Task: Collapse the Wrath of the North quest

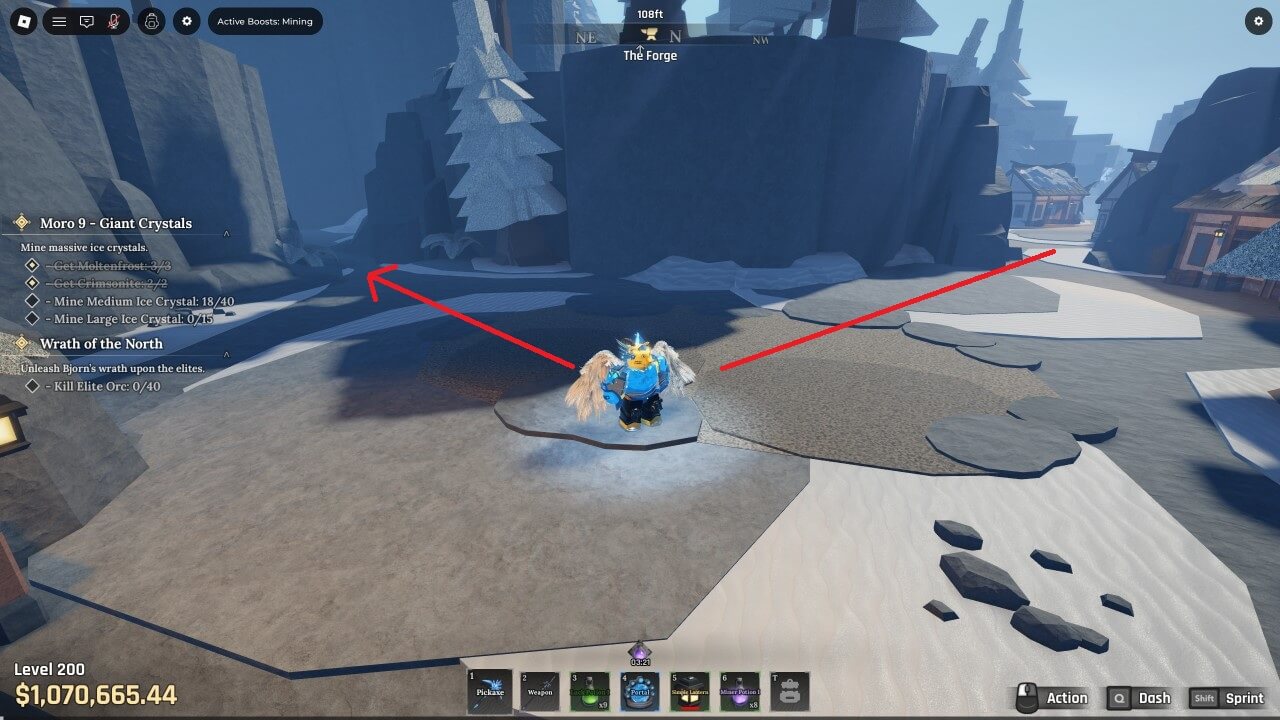Action: point(227,354)
